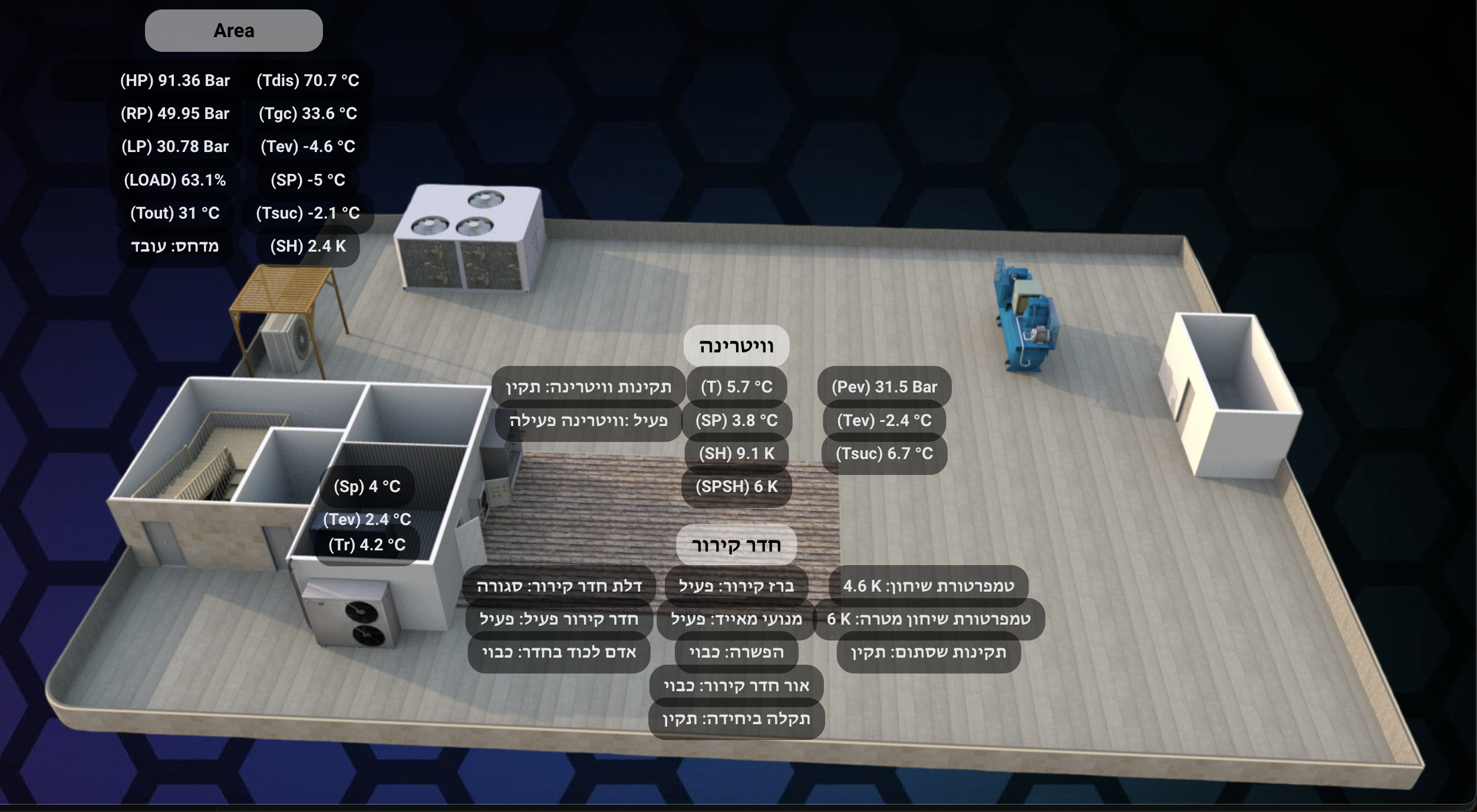The width and height of the screenshot is (1477, 812).
Task: Click the compressor status indicator מדחס: עובד
Action: 174,247
